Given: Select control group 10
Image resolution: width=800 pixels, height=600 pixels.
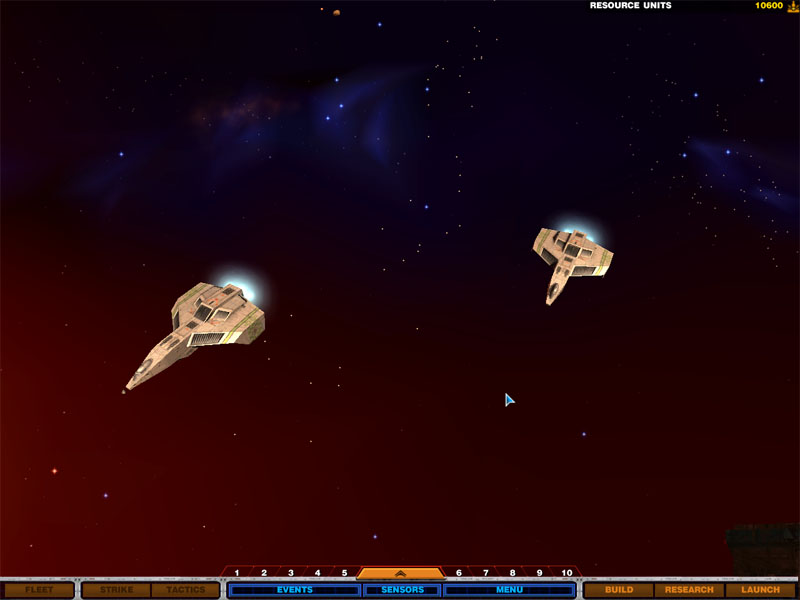Looking at the screenshot, I should coord(567,573).
